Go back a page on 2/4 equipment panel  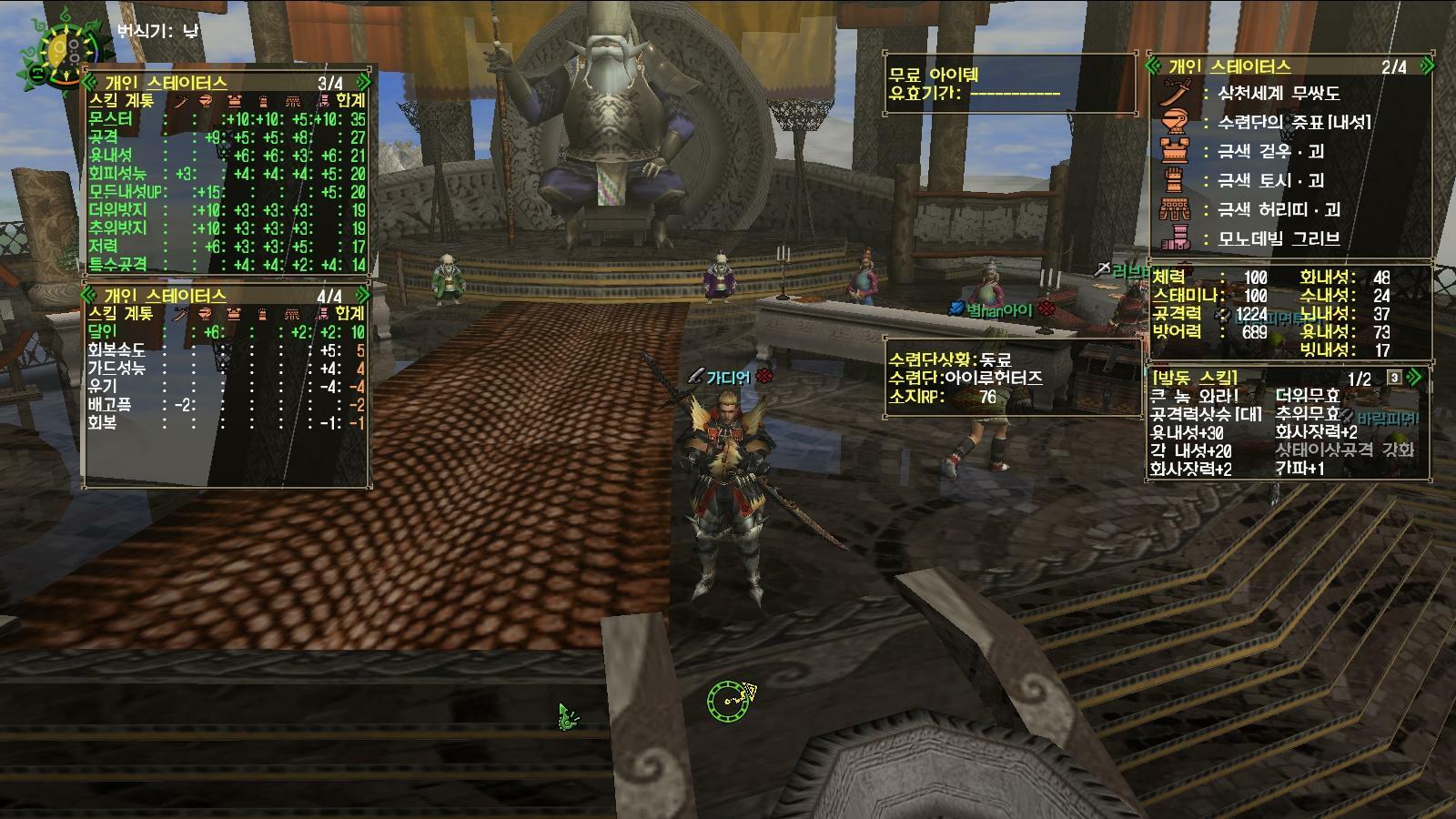click(x=1154, y=66)
